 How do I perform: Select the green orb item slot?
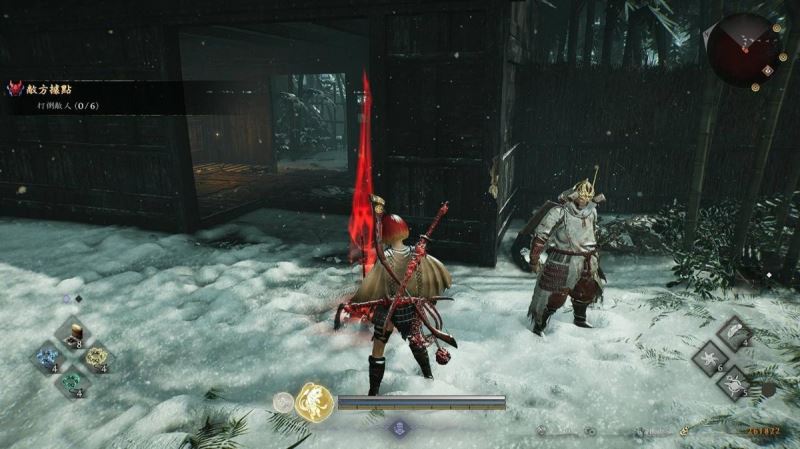click(x=72, y=381)
